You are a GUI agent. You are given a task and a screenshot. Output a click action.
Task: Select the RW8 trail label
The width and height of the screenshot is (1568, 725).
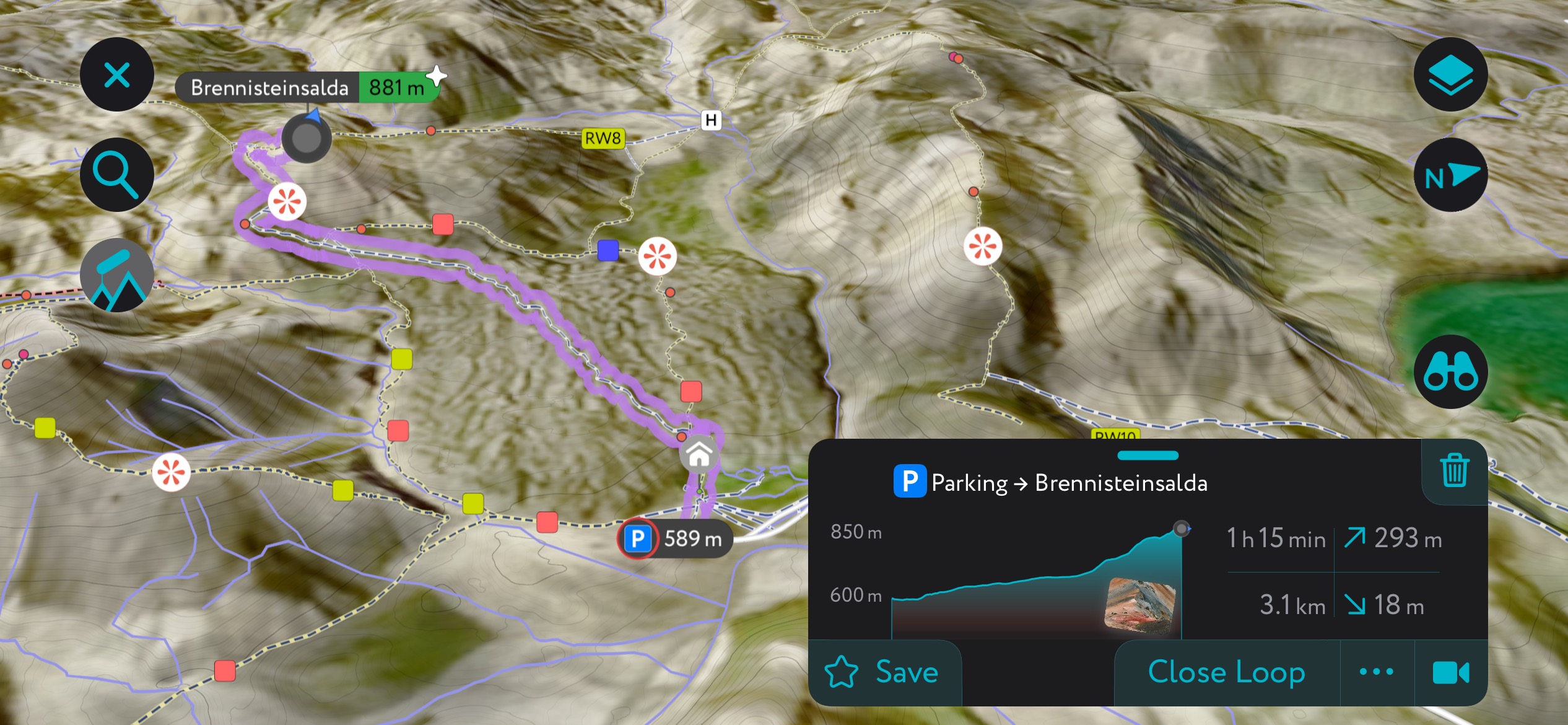603,138
